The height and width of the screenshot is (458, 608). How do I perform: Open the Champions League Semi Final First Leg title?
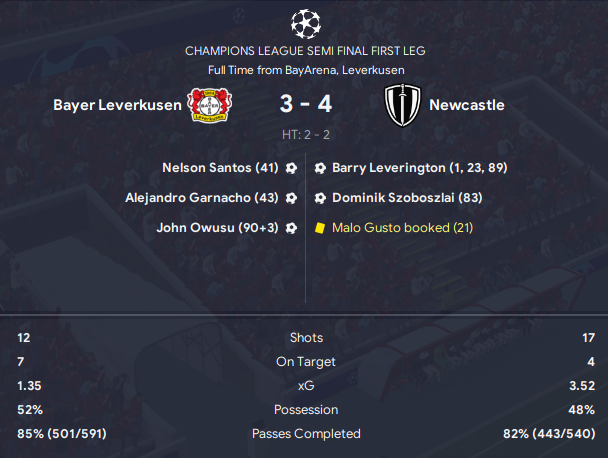pyautogui.click(x=303, y=50)
